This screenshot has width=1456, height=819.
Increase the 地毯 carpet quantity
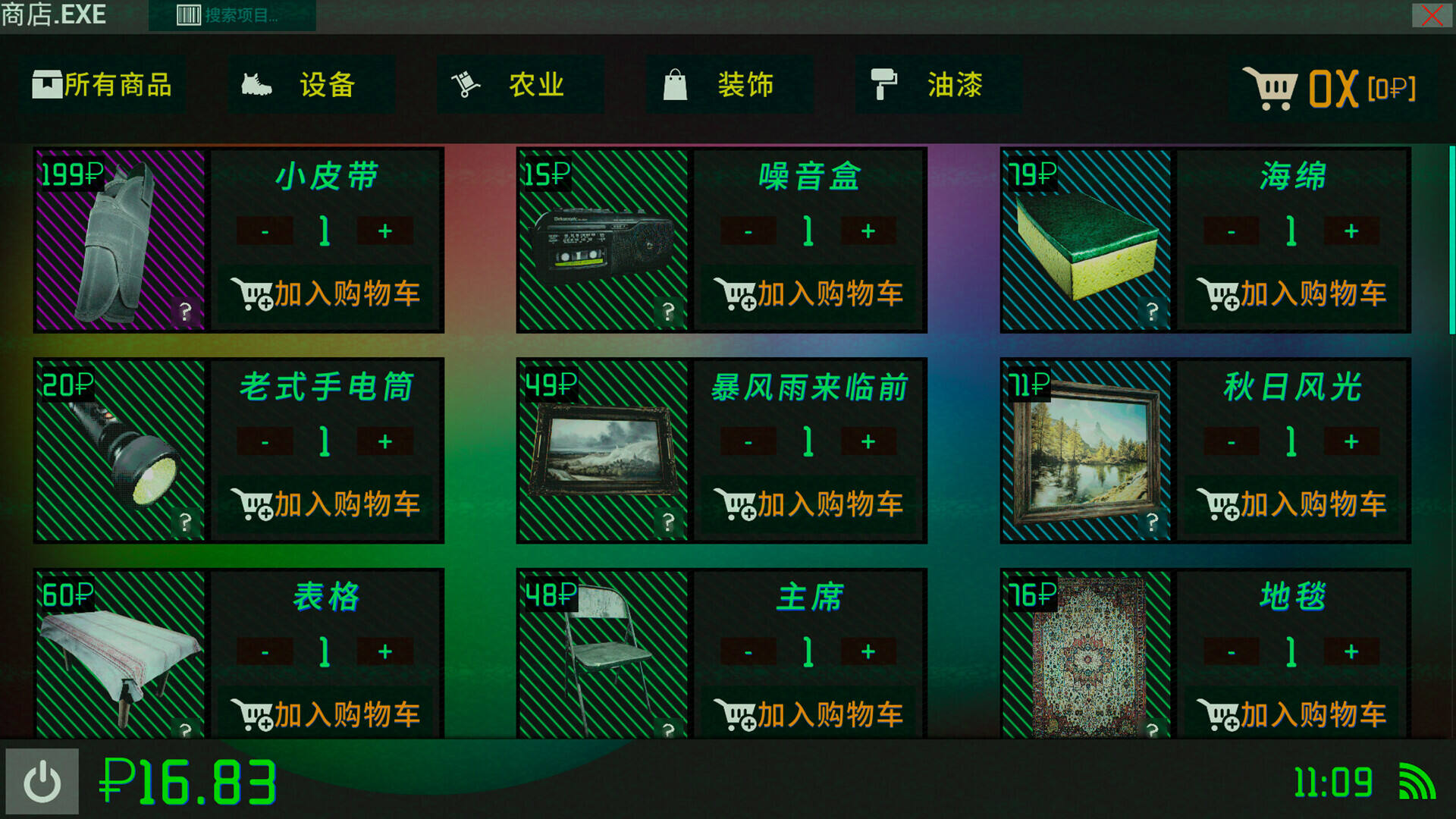pyautogui.click(x=1352, y=651)
